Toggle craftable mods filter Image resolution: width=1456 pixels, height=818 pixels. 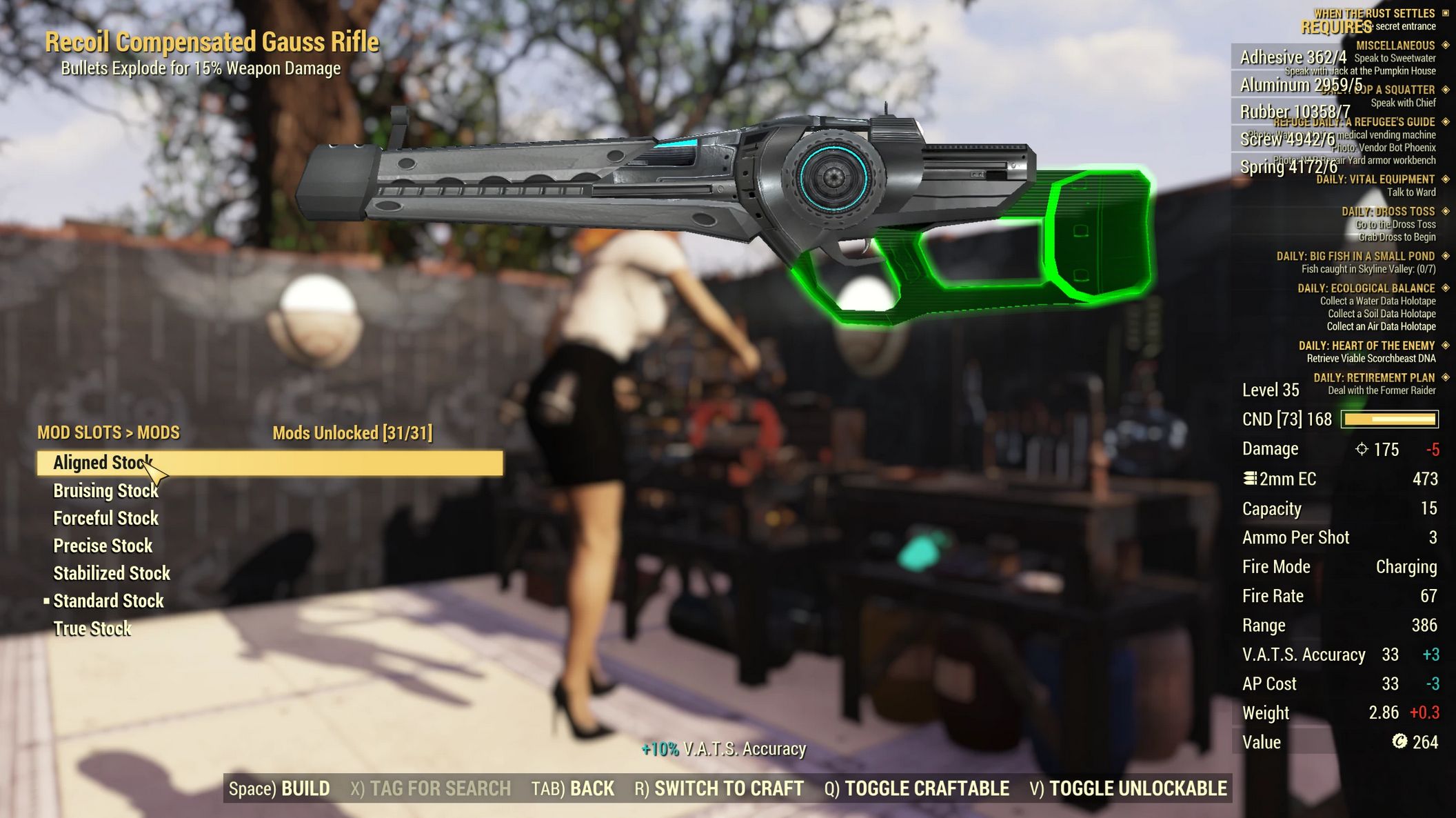click(x=916, y=788)
